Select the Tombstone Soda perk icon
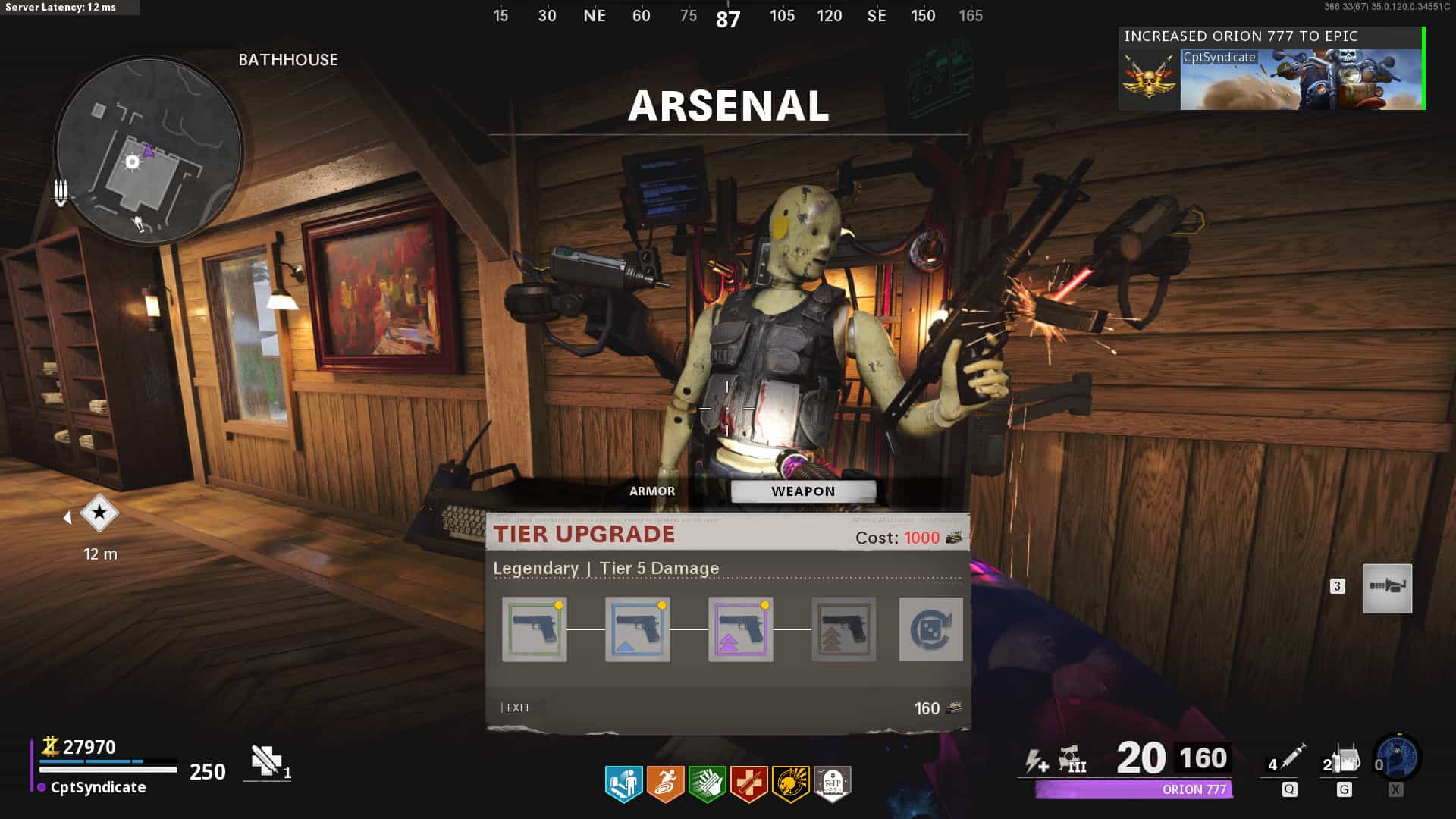Image resolution: width=1456 pixels, height=819 pixels. tap(832, 783)
